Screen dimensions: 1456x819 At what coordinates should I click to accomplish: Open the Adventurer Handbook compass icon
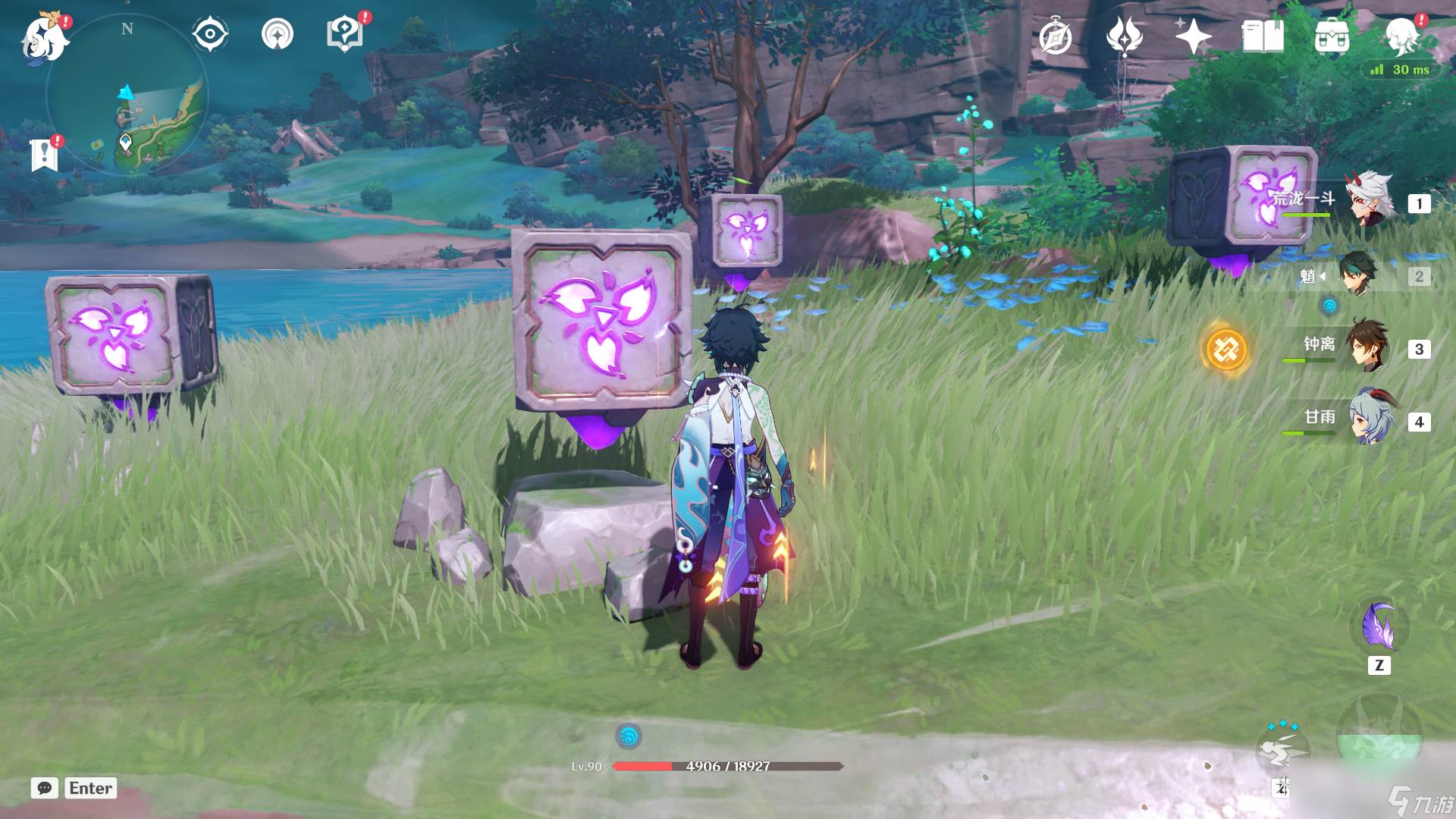coord(1055,37)
